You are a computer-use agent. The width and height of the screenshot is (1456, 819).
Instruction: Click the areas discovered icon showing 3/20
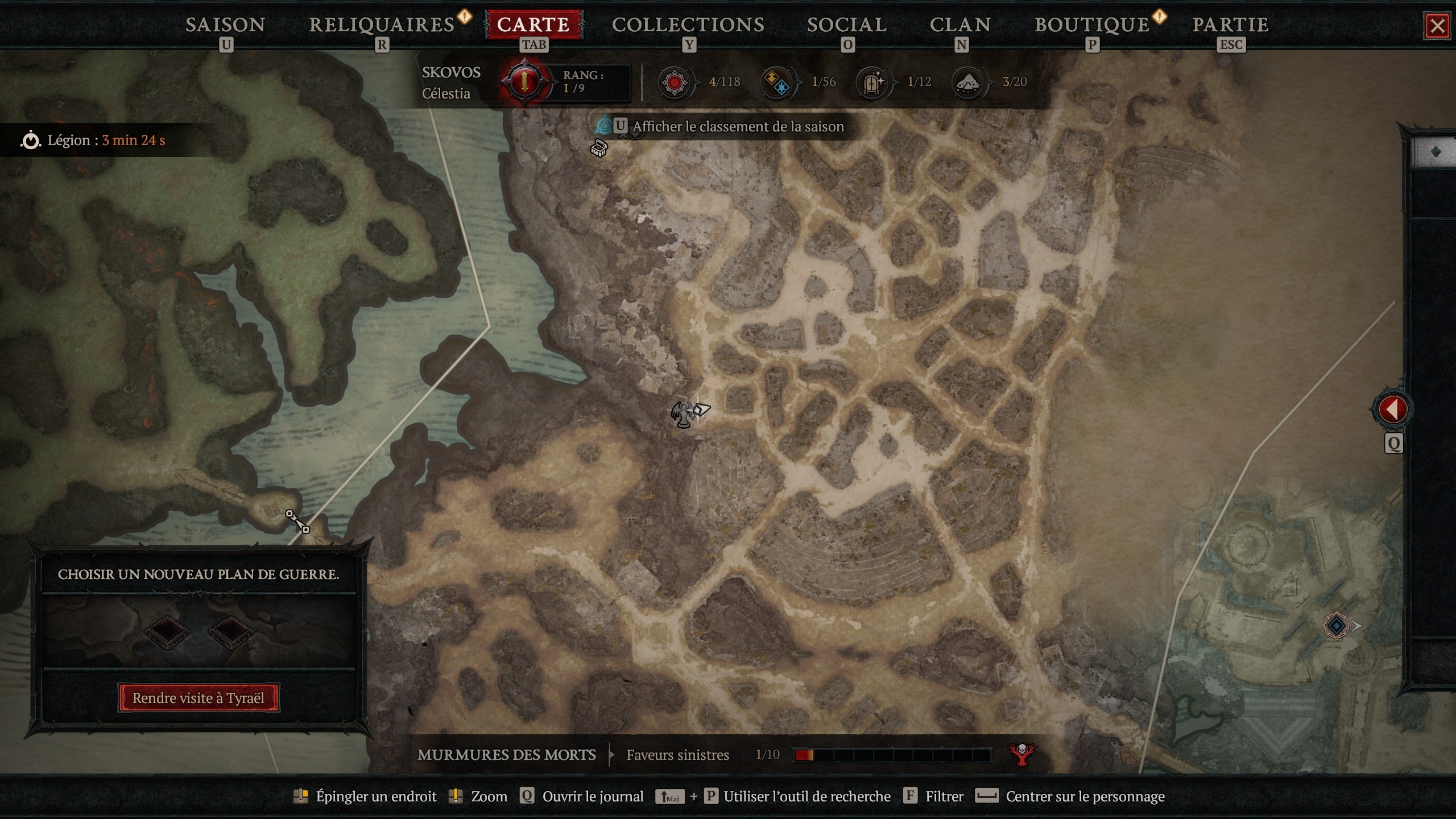967,82
